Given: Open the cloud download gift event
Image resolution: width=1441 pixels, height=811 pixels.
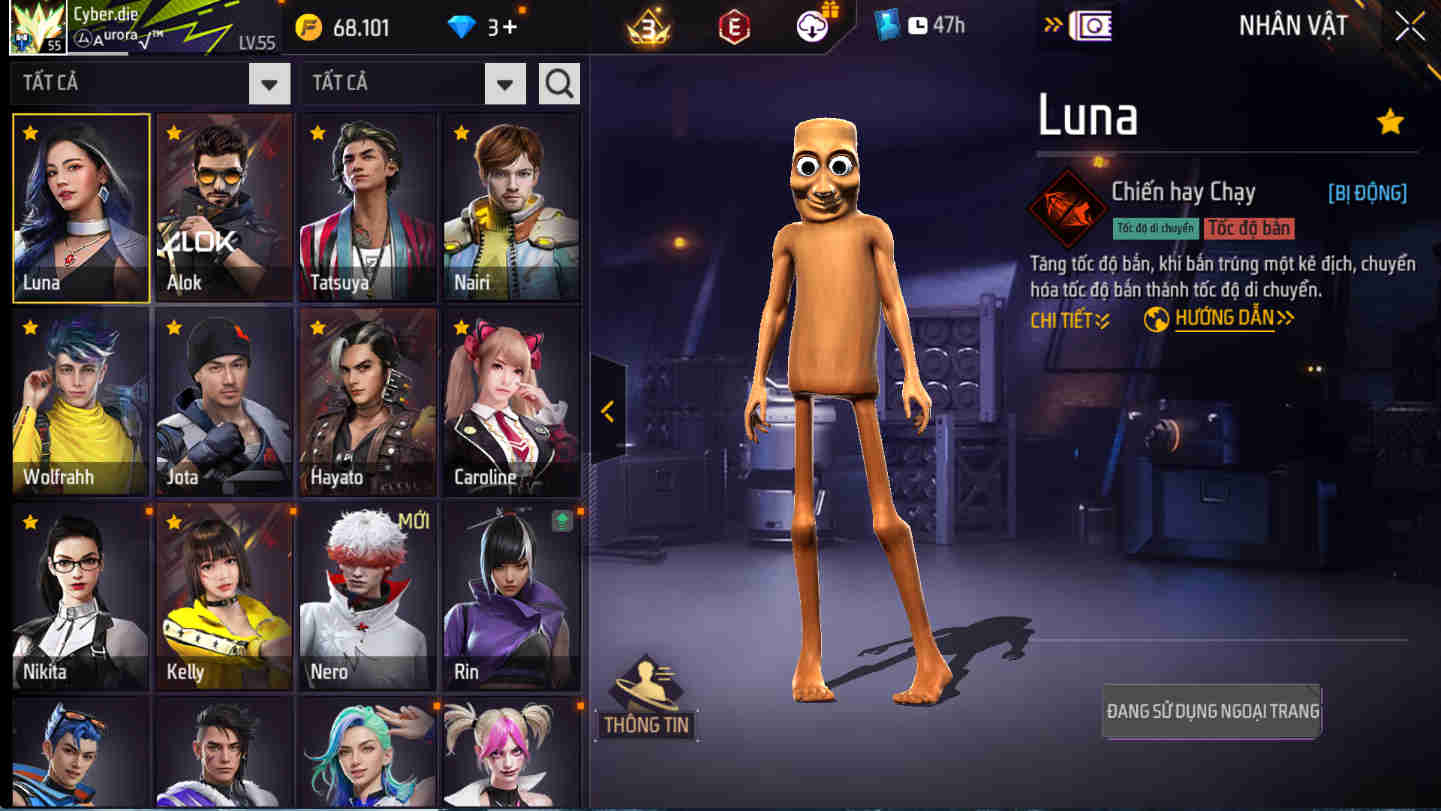Looking at the screenshot, I should coord(811,25).
